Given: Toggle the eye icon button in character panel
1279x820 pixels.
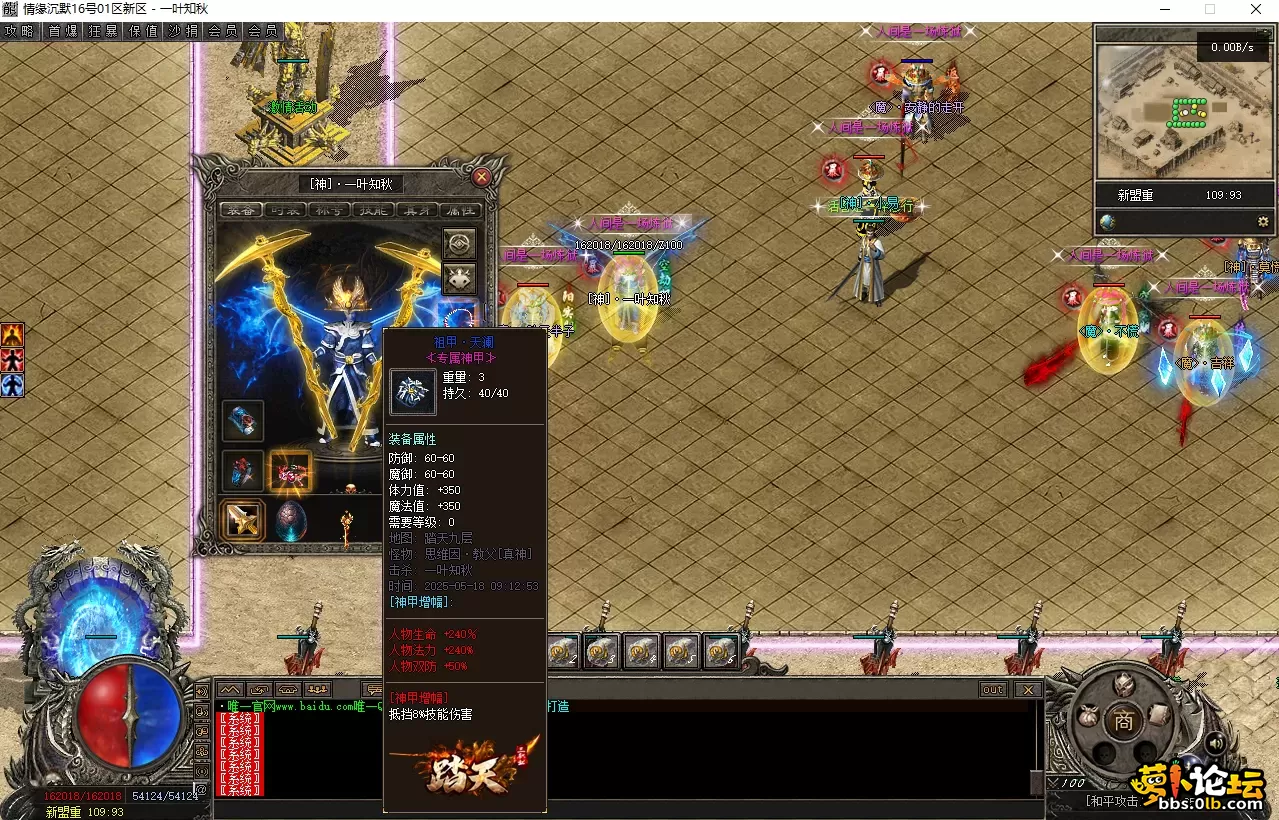Looking at the screenshot, I should pyautogui.click(x=460, y=243).
